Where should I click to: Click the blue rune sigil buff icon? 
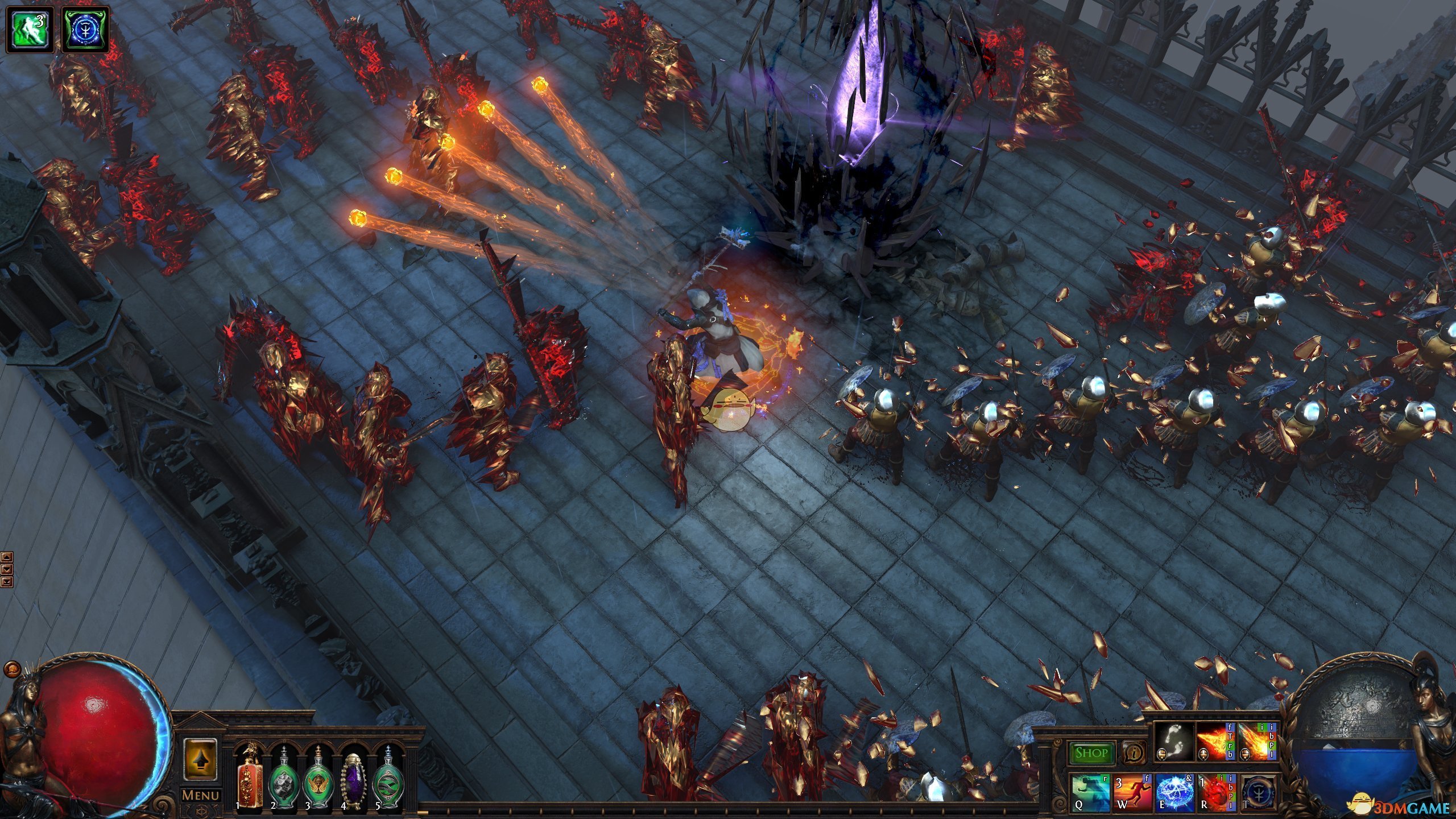click(x=85, y=30)
